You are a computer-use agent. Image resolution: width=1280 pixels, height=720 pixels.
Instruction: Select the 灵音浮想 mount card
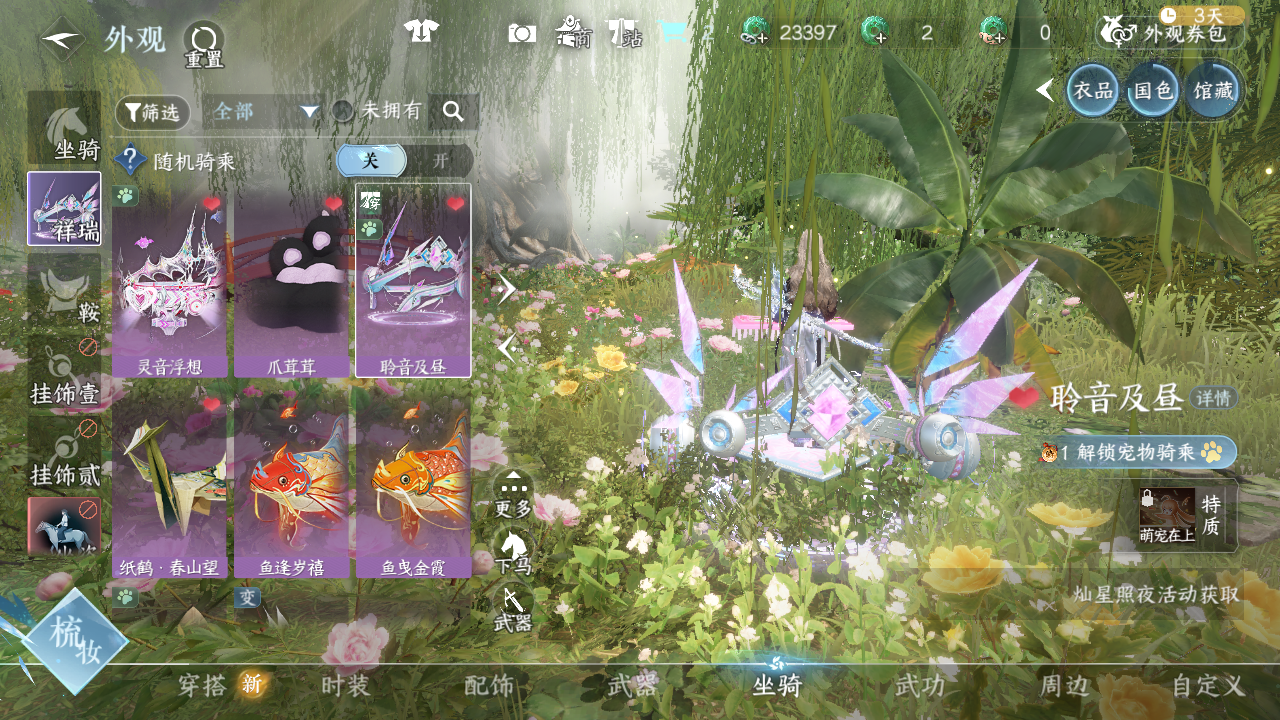tap(169, 285)
